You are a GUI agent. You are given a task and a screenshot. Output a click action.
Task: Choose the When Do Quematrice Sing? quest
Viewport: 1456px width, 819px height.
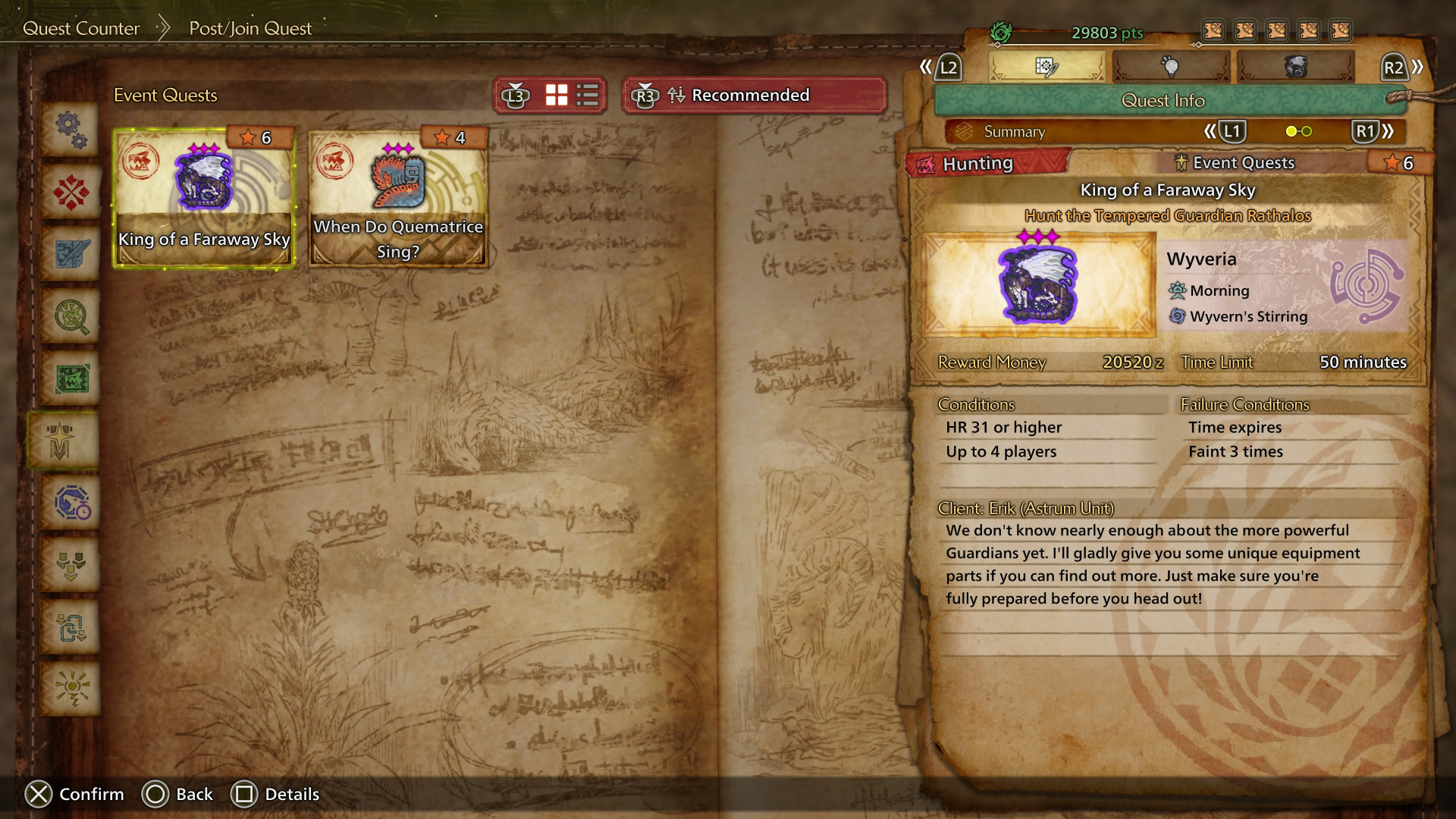[x=398, y=199]
